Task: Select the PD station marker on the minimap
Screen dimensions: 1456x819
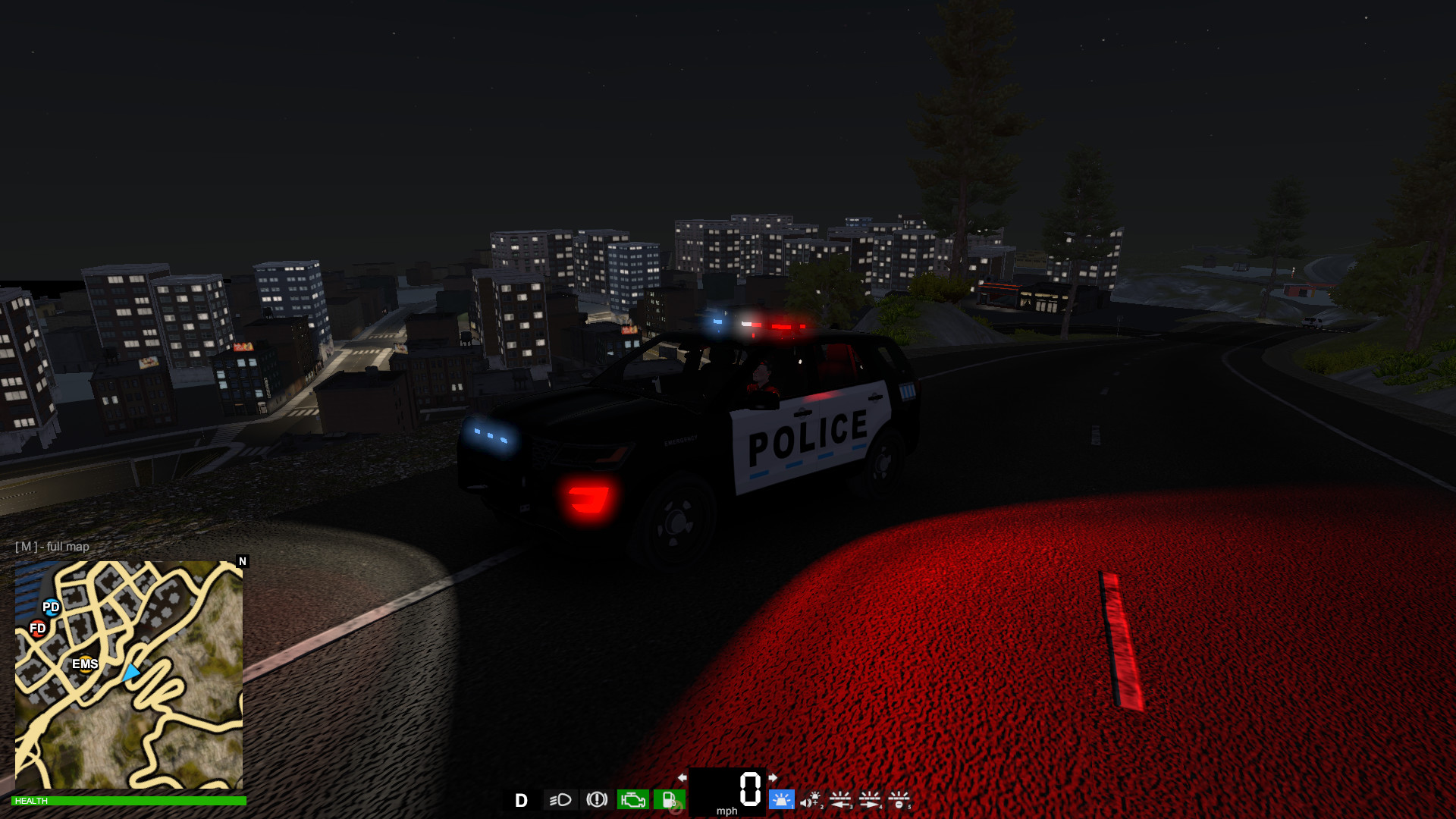Action: coord(50,607)
